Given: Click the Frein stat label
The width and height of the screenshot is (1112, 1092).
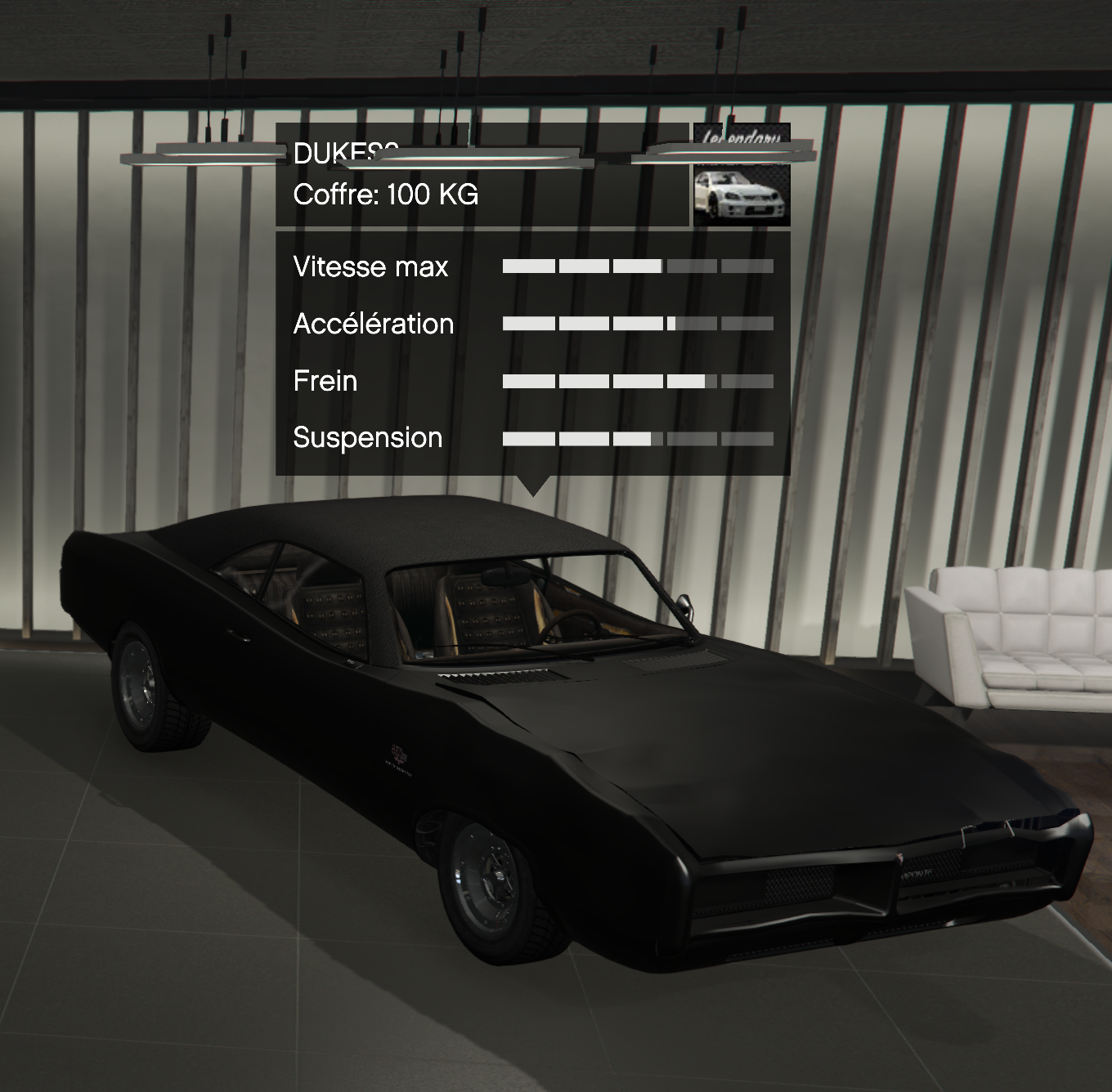Looking at the screenshot, I should coord(325,381).
